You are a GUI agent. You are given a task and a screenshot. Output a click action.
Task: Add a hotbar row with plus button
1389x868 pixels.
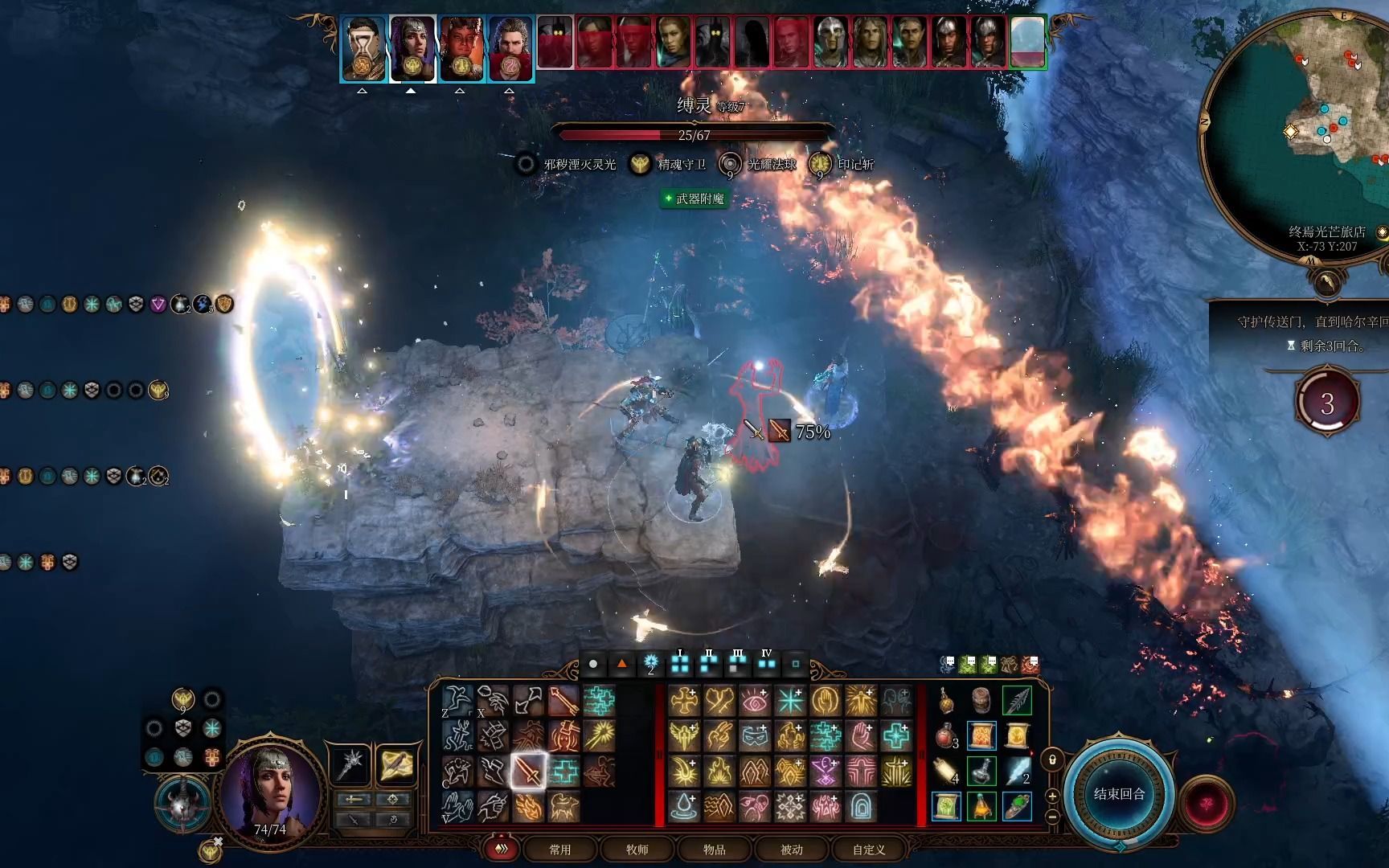(x=1051, y=796)
